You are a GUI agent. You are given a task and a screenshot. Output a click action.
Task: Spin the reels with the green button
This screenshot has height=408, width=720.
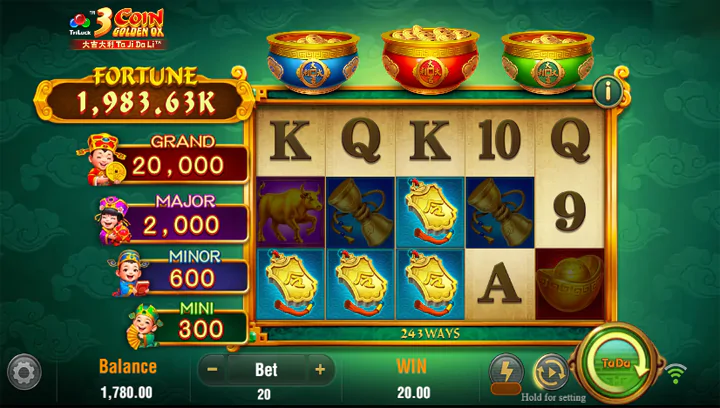pyautogui.click(x=615, y=365)
